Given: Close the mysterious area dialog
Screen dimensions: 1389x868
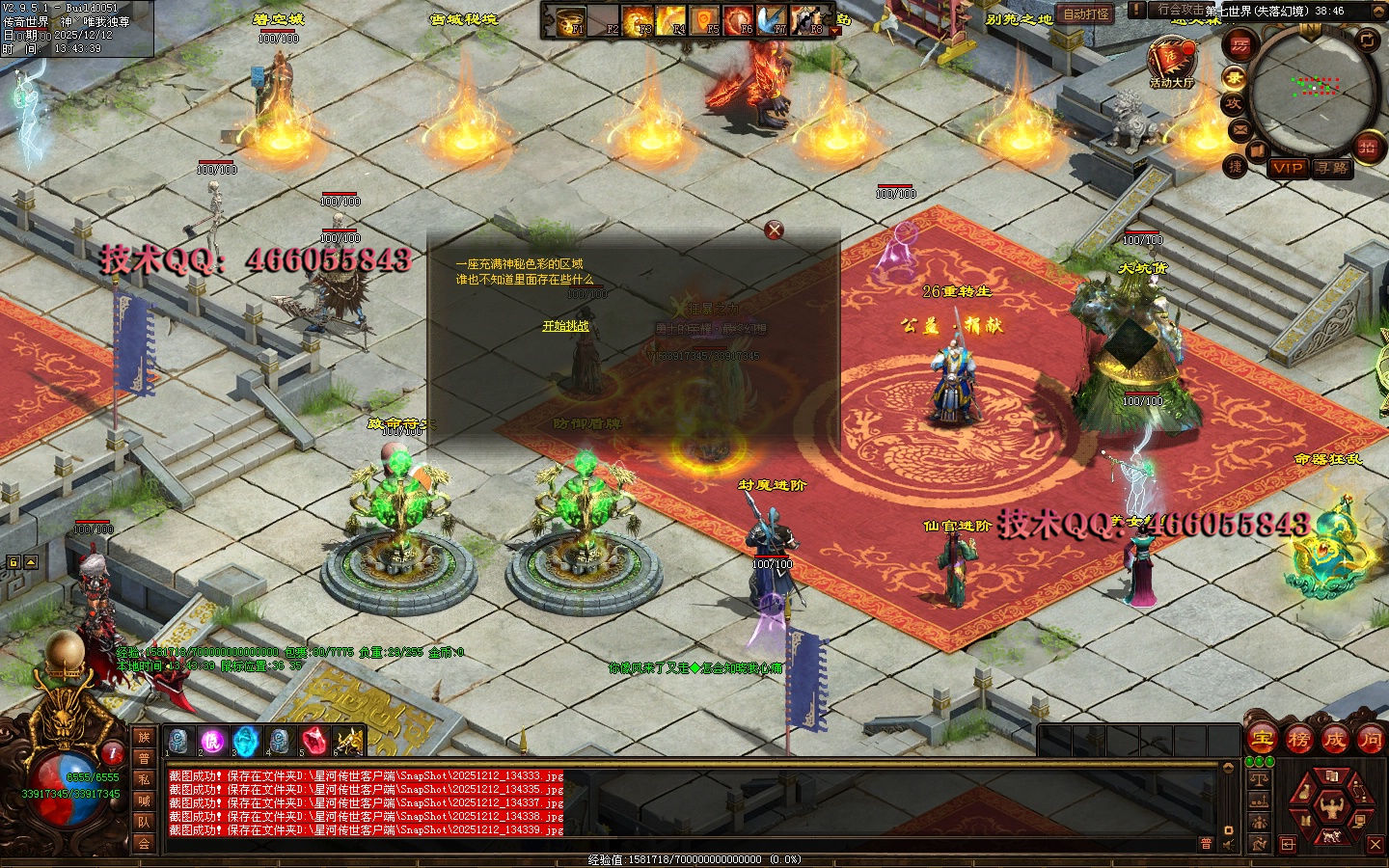Looking at the screenshot, I should [774, 230].
